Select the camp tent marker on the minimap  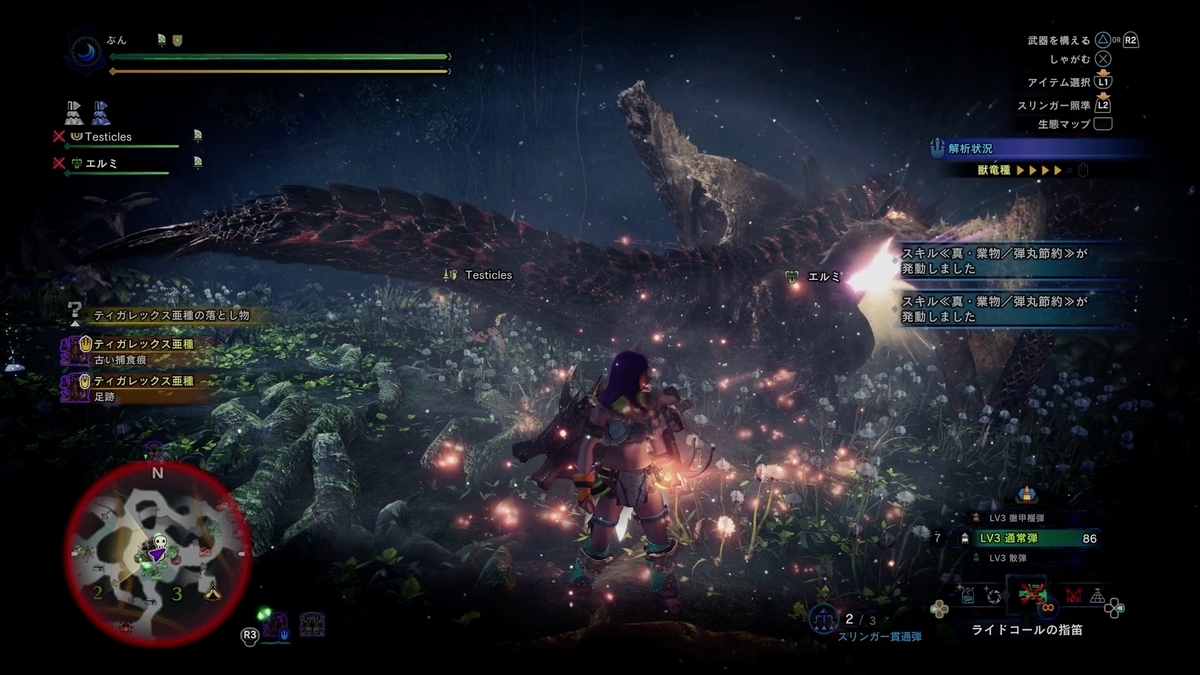[212, 594]
